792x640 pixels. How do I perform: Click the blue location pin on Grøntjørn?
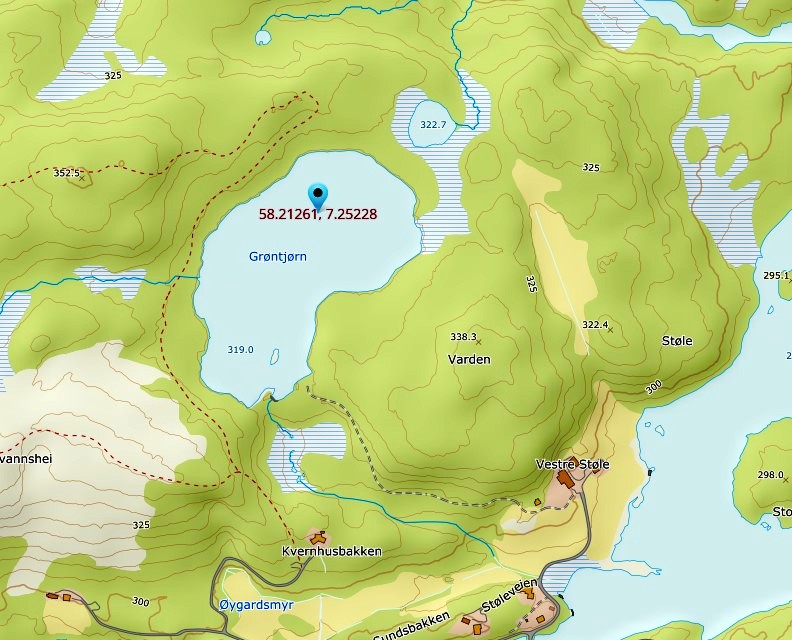tap(319, 194)
